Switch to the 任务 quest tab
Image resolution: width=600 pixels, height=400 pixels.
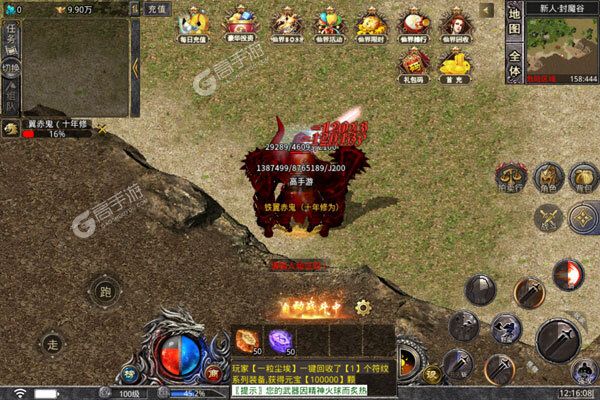(11, 37)
